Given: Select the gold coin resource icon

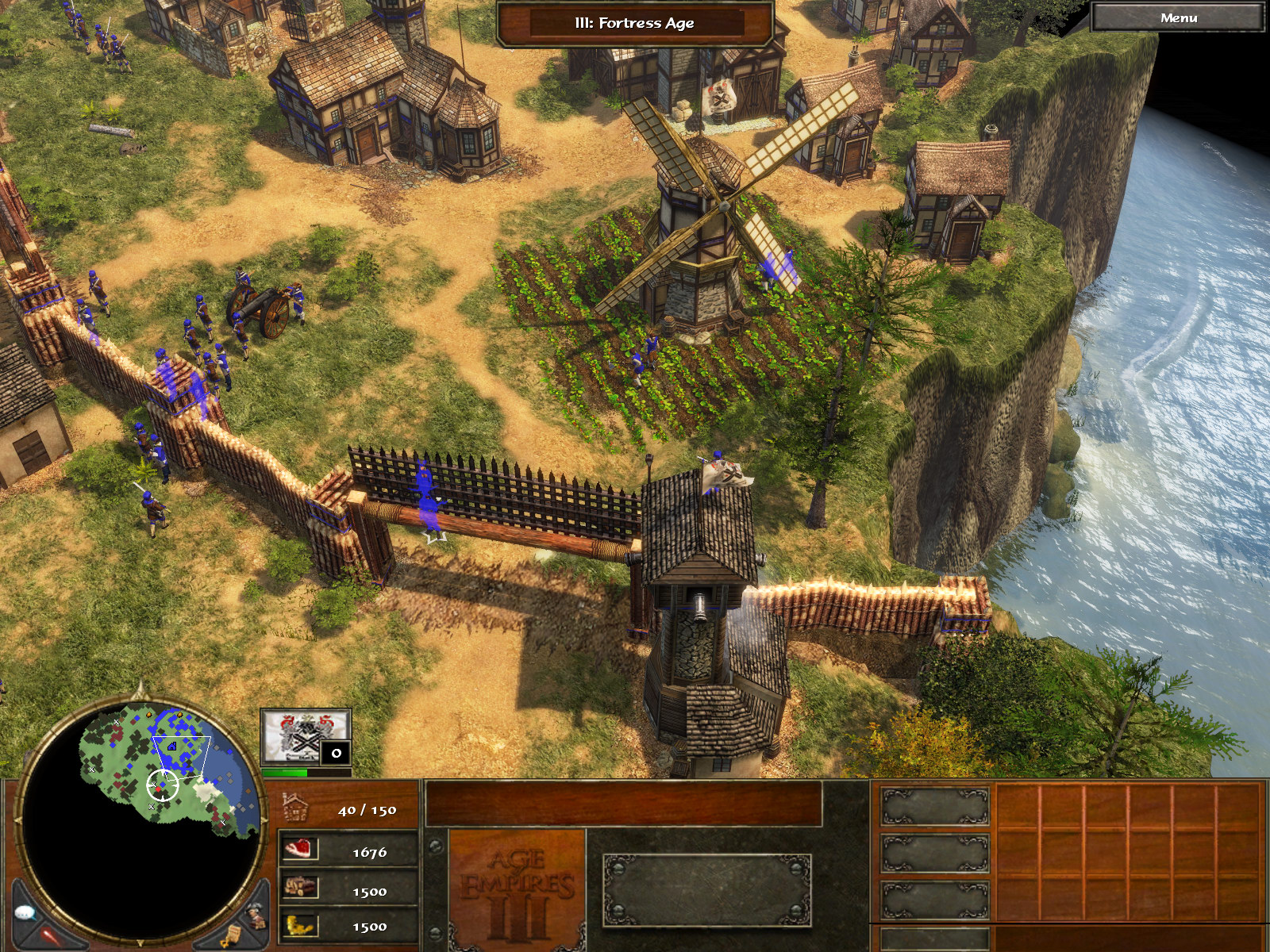Looking at the screenshot, I should 300,925.
